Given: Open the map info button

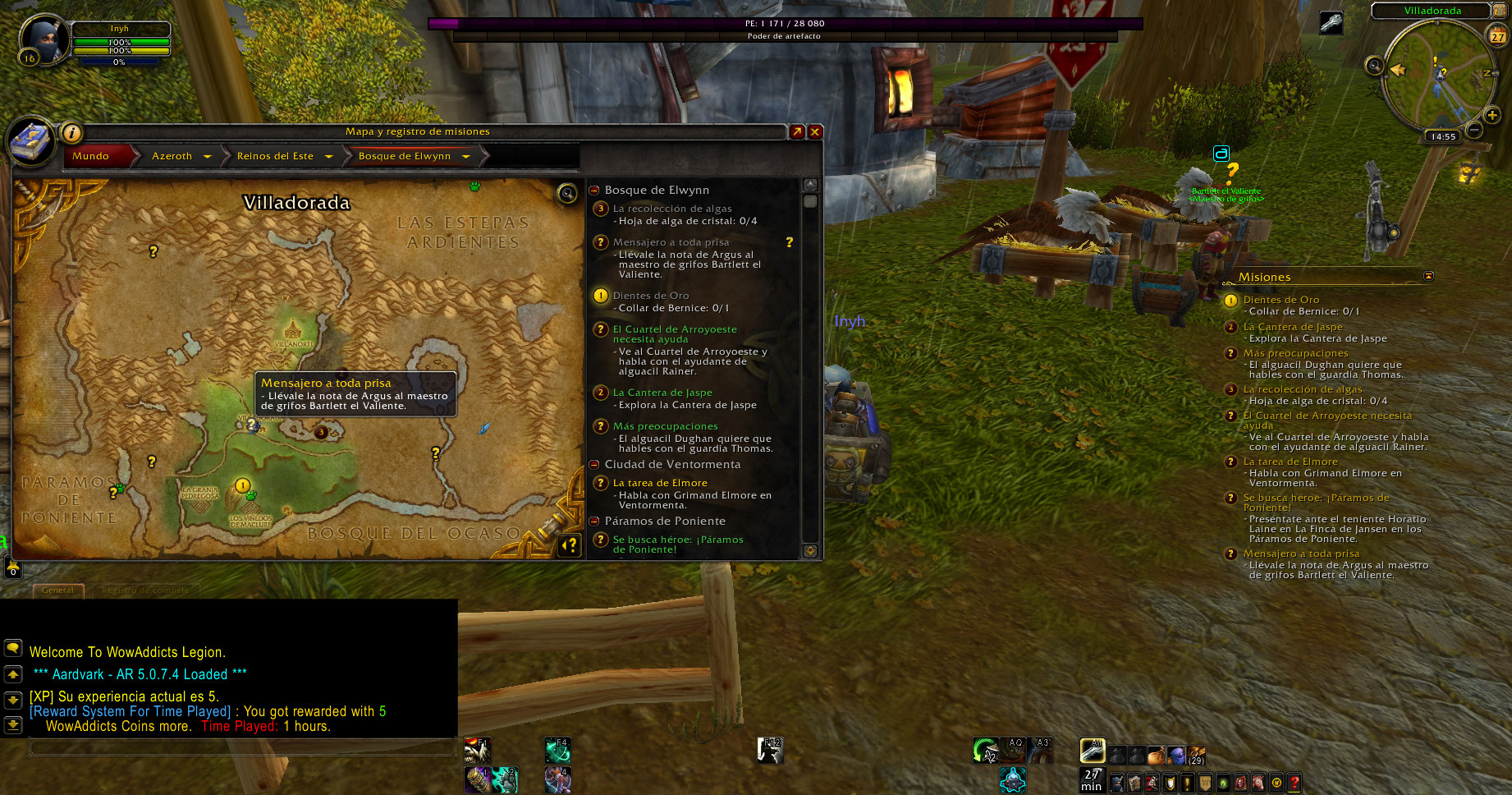Looking at the screenshot, I should pos(71,132).
